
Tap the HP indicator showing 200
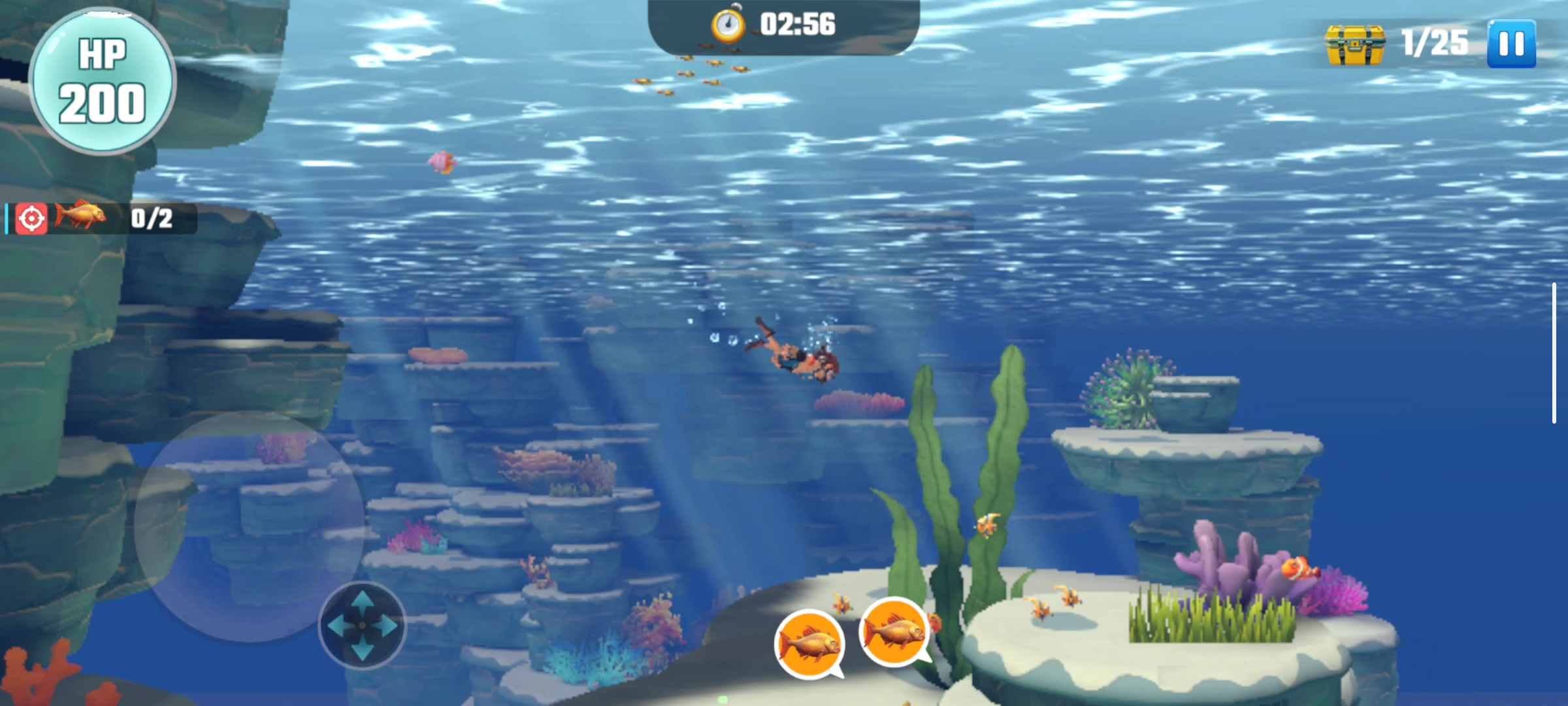tap(103, 80)
